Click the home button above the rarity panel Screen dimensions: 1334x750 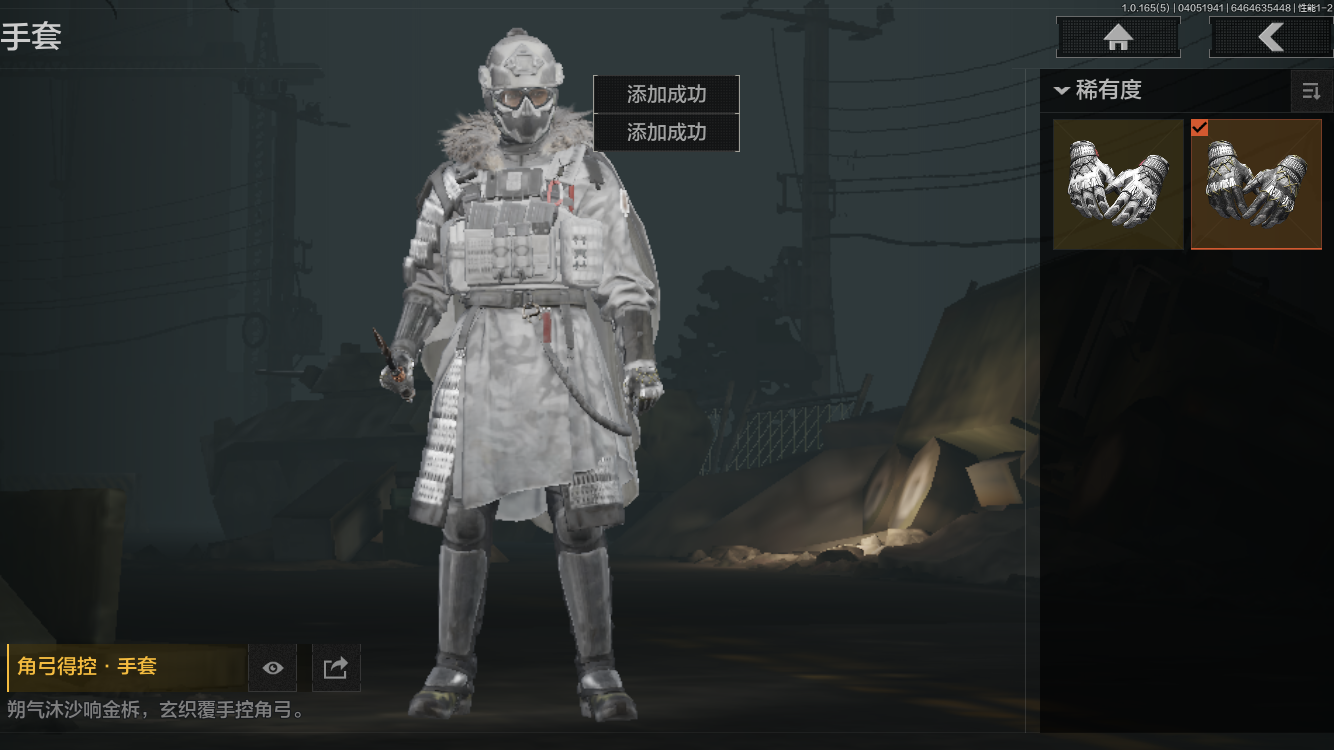(1118, 37)
